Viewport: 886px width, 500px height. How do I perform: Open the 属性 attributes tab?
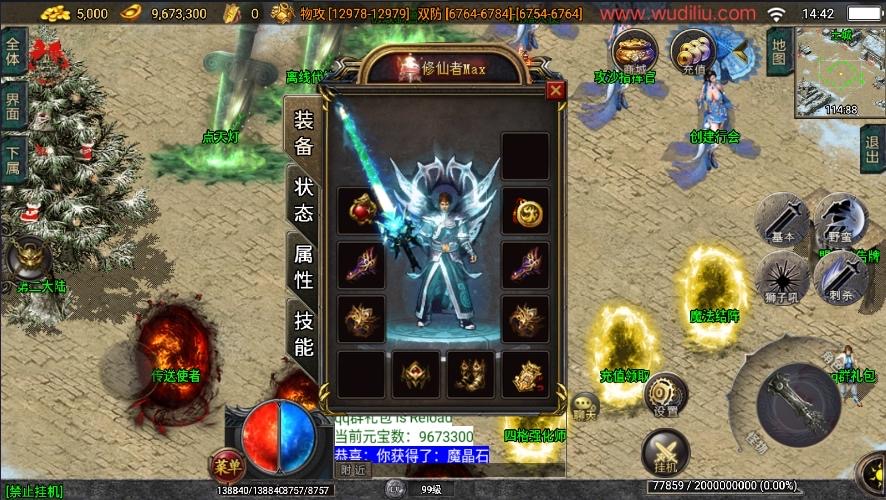[303, 267]
